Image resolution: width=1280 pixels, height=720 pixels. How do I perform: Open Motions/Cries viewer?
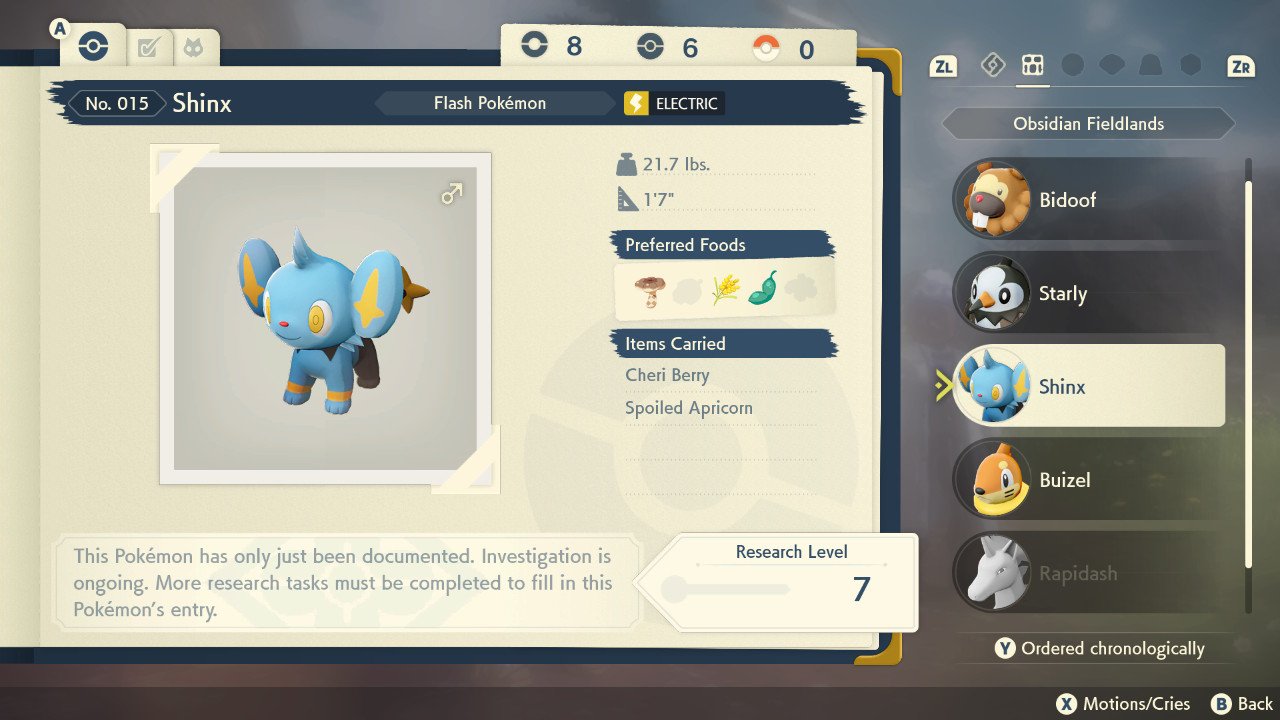pos(1125,704)
